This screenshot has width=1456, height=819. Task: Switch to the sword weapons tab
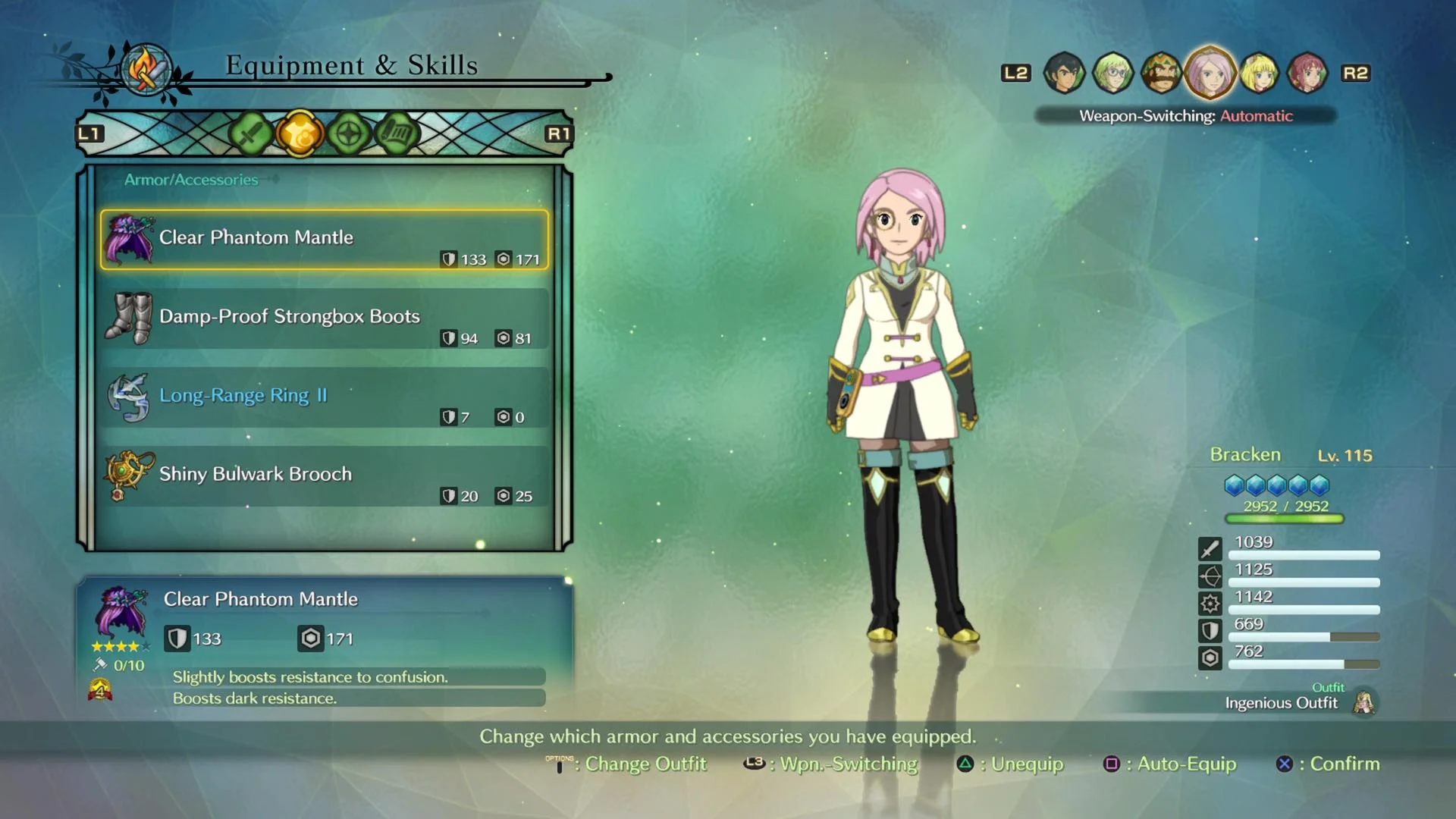tap(250, 134)
